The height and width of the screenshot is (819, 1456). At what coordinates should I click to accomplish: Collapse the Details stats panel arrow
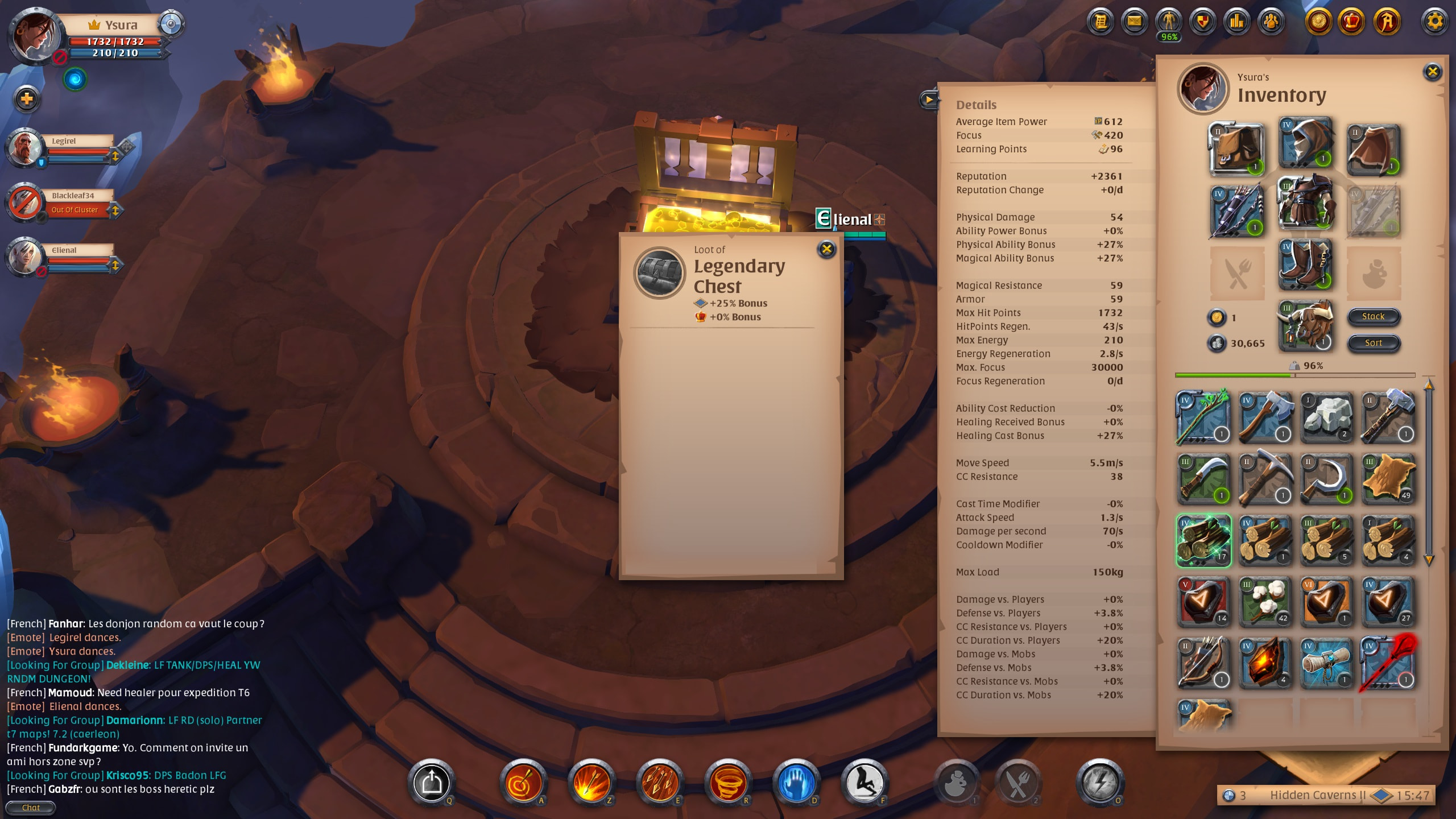pyautogui.click(x=928, y=100)
